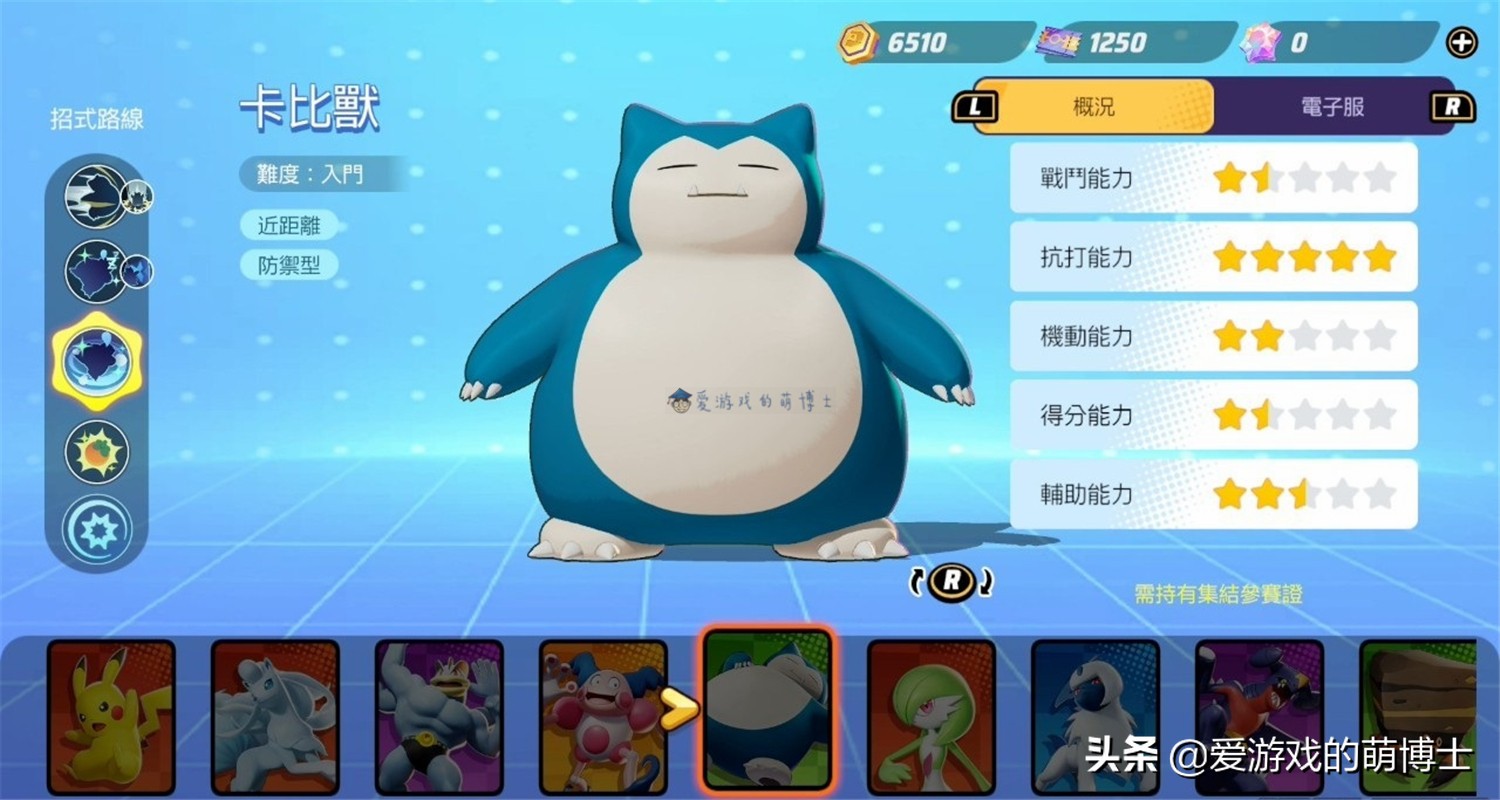Screen dimensions: 1500x800
Task: Select the berry battle item icon
Action: [97, 452]
